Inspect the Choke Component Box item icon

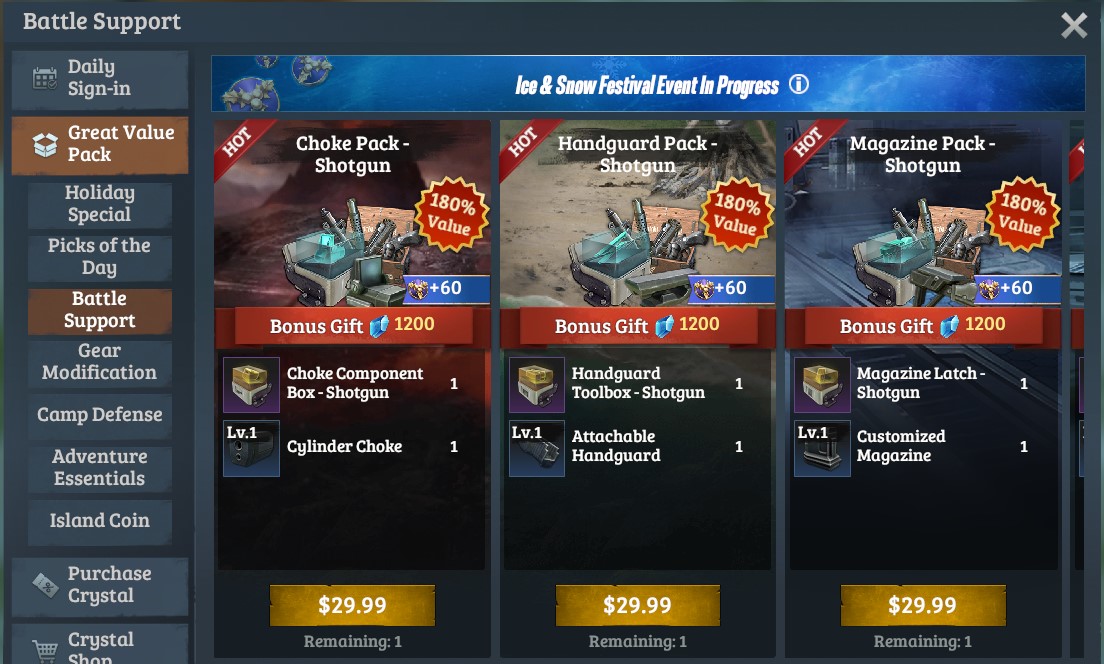point(251,384)
